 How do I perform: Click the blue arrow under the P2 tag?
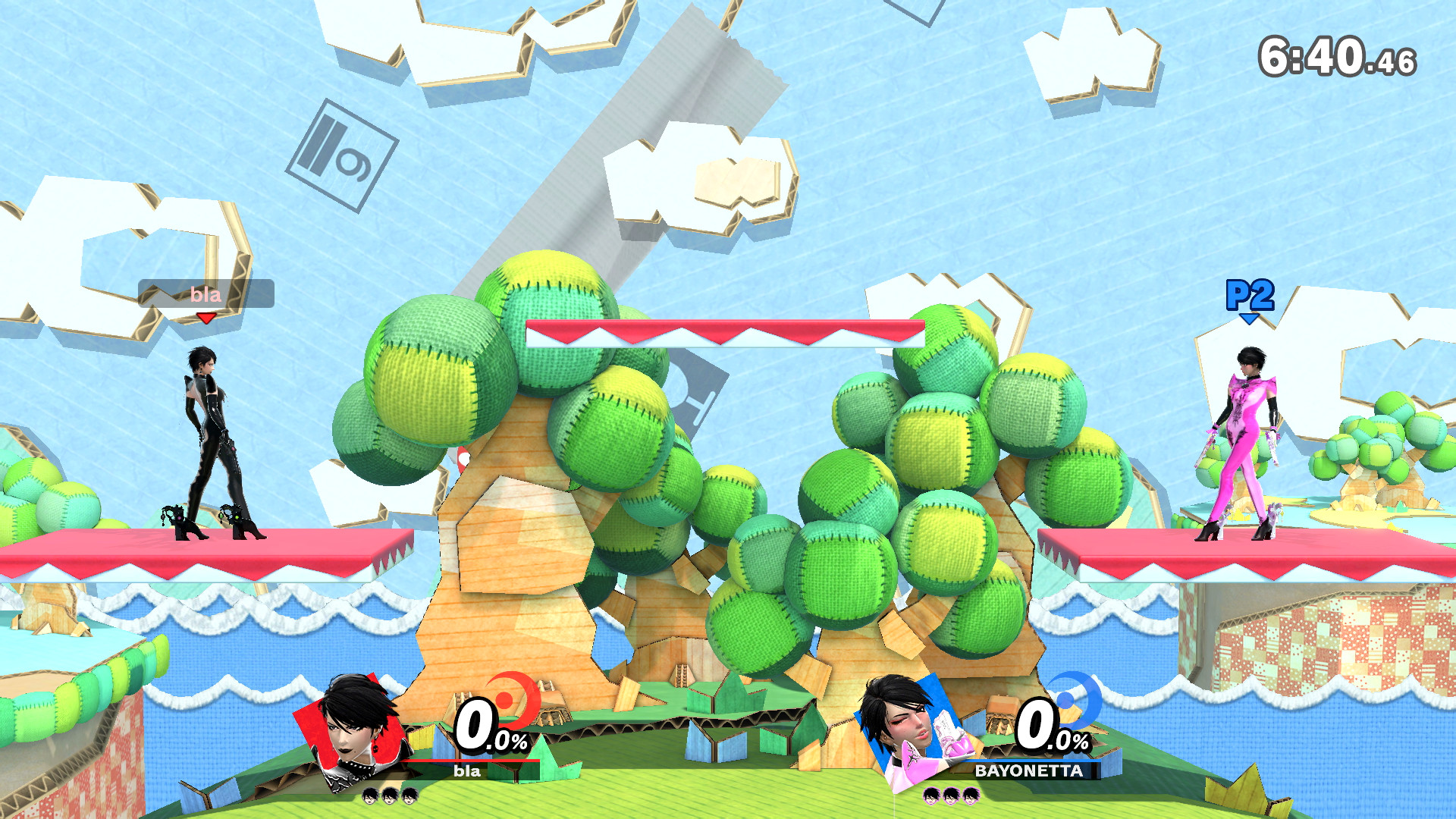click(1249, 318)
